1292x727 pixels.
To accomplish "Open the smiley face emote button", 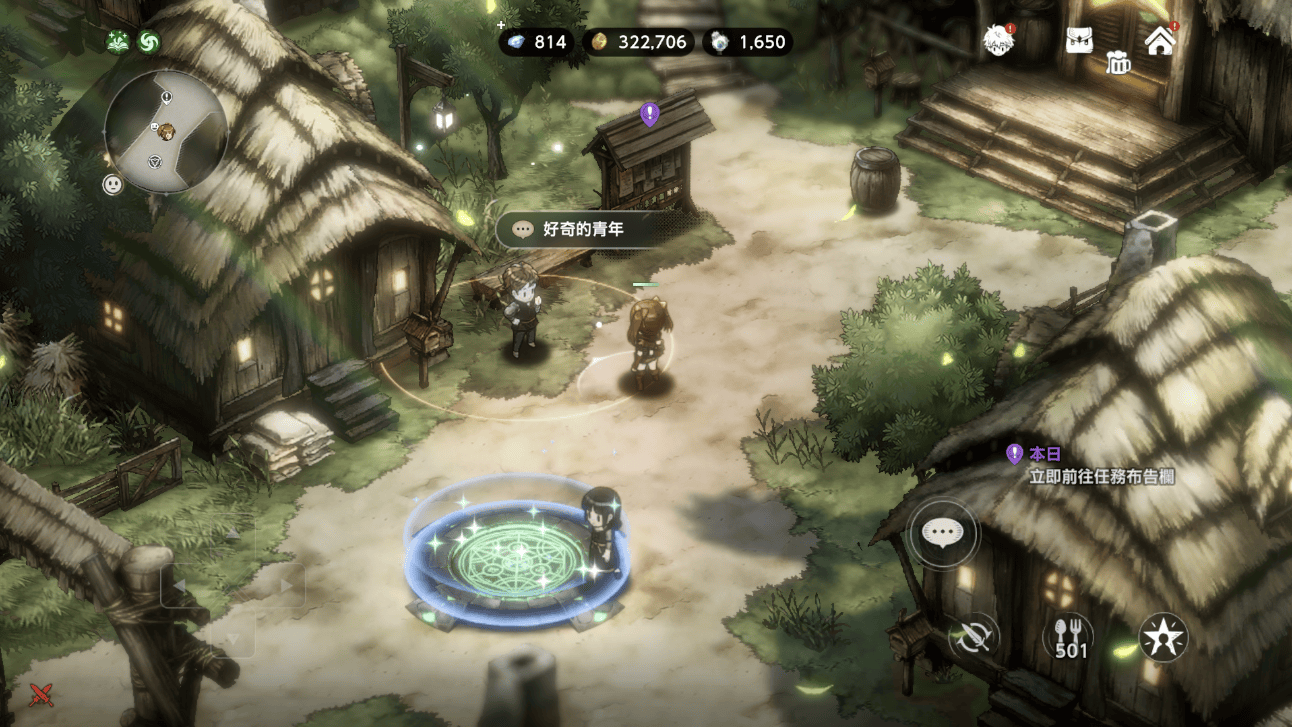I will (x=113, y=184).
